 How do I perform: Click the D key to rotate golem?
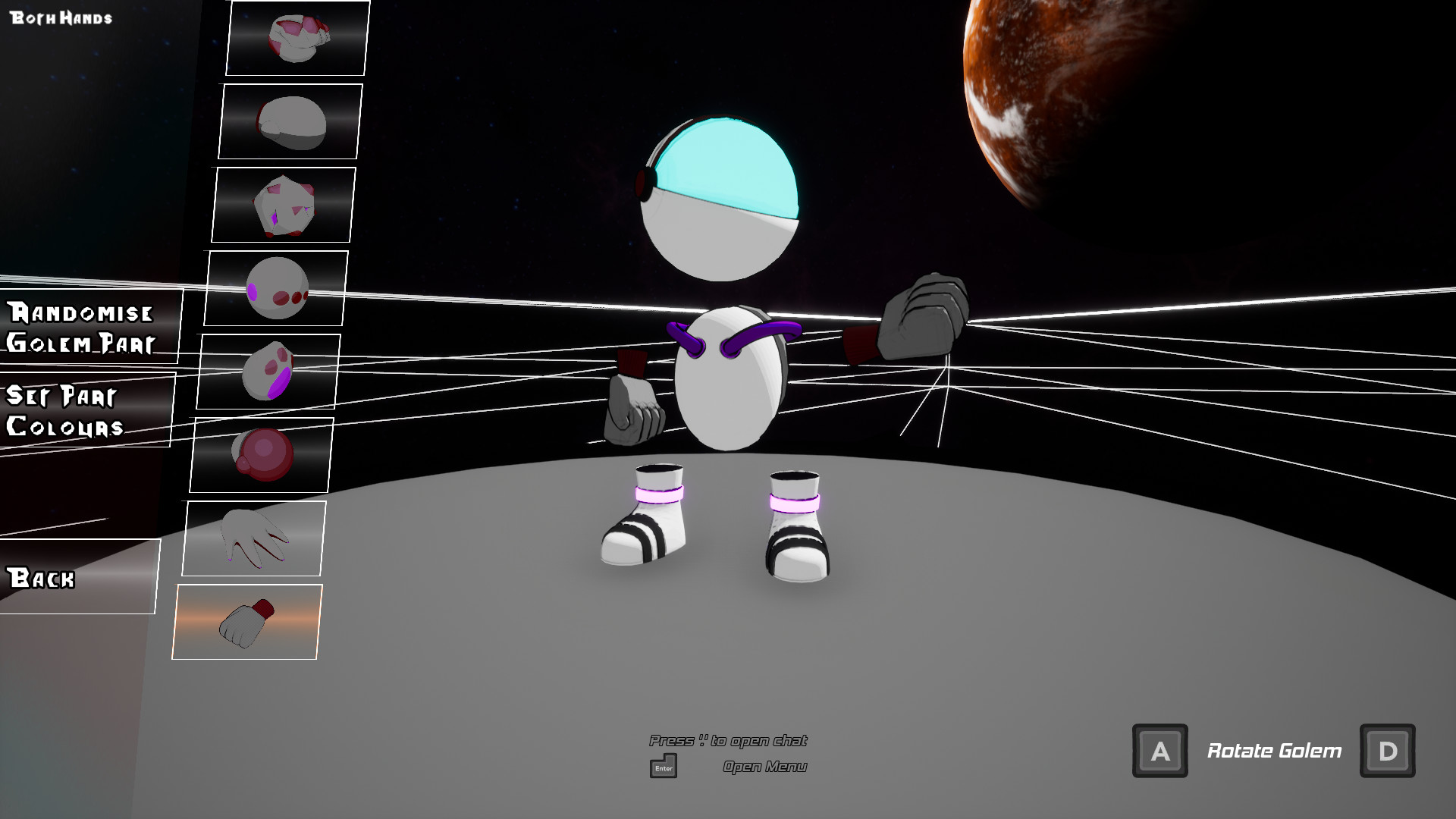pyautogui.click(x=1388, y=751)
